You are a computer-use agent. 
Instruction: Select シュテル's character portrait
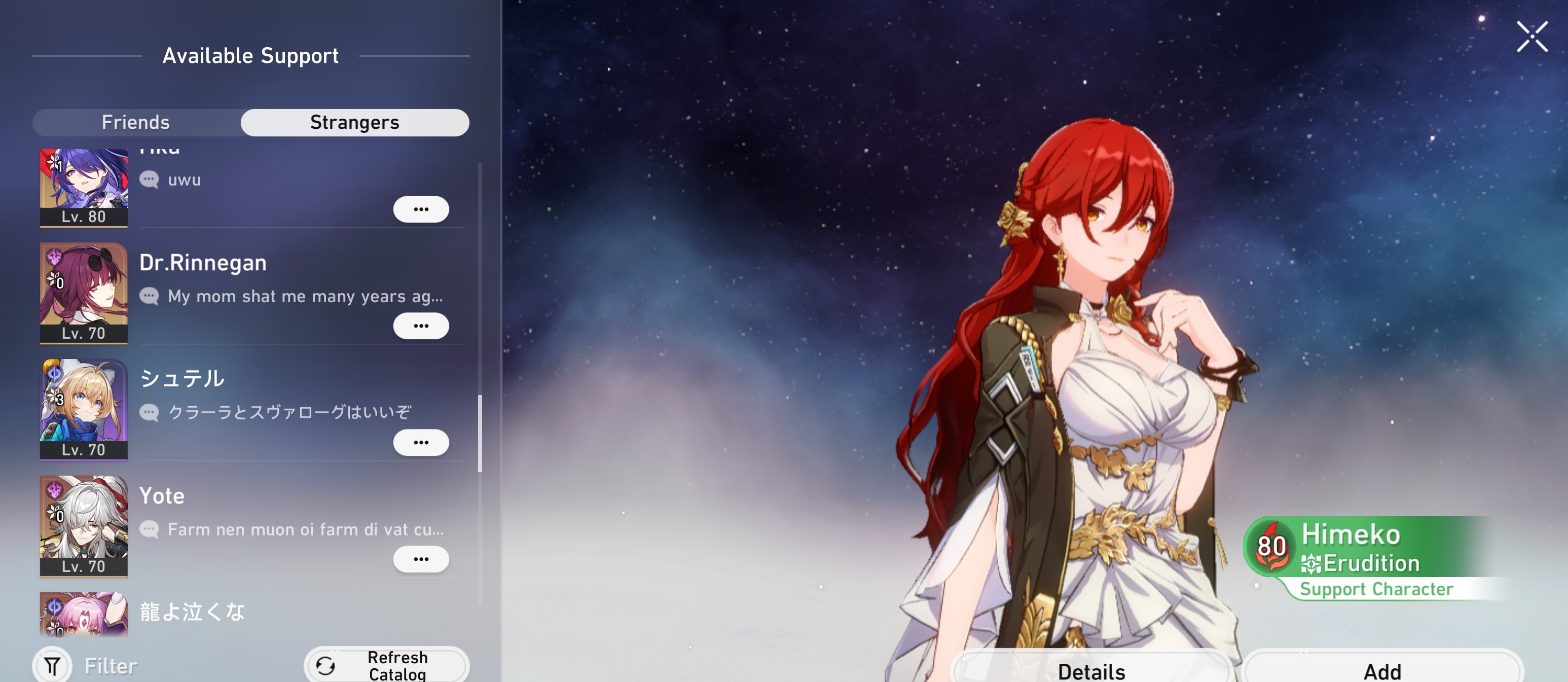84,409
